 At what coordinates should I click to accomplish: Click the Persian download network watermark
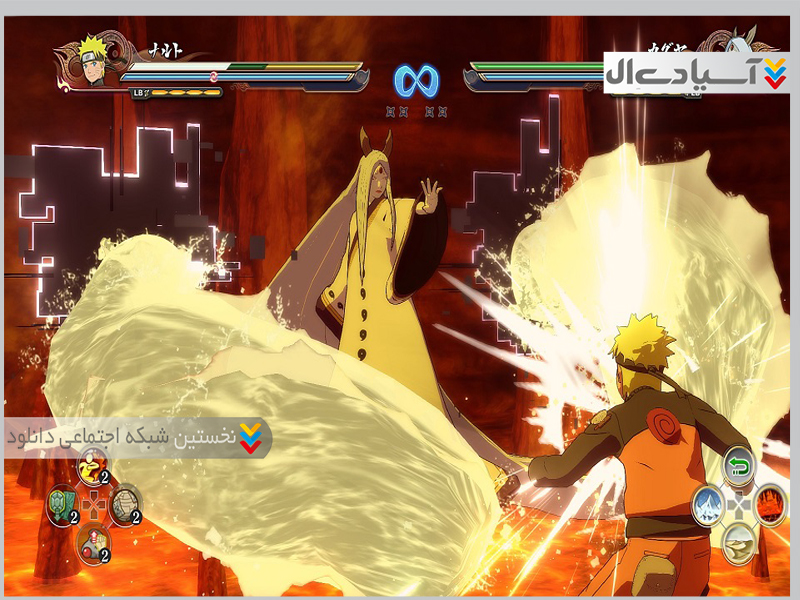click(137, 438)
